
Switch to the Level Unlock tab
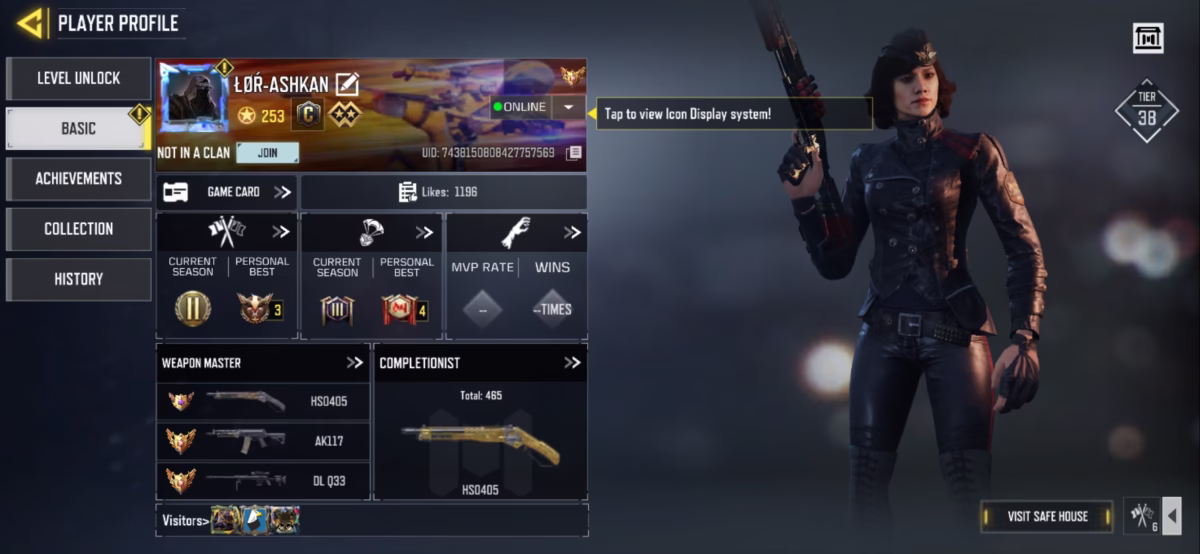coord(78,78)
